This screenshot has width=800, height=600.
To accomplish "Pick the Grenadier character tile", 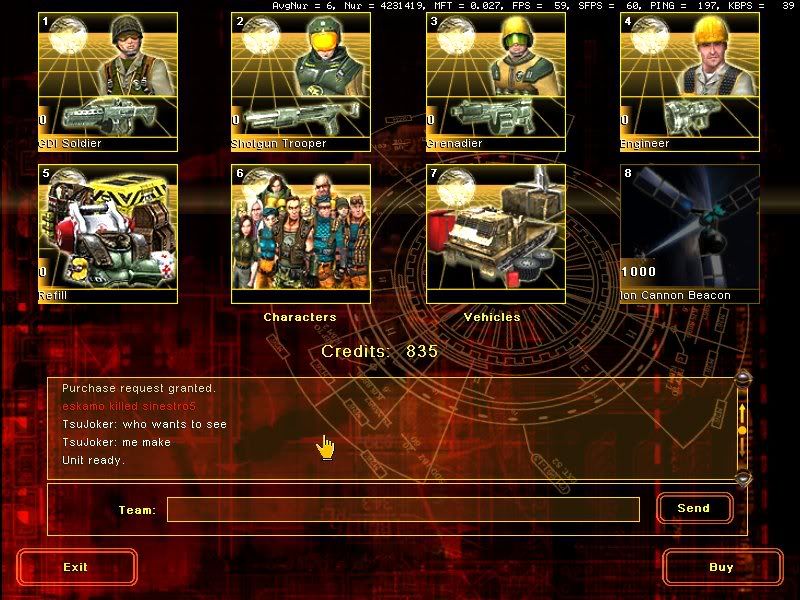I will tap(495, 81).
